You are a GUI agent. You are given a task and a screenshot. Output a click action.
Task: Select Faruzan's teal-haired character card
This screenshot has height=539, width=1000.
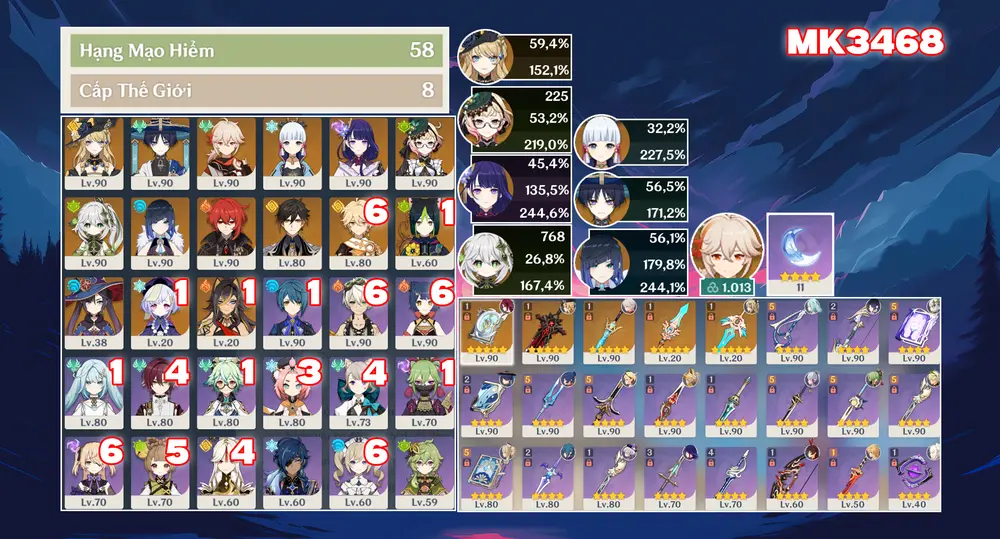tap(94, 386)
